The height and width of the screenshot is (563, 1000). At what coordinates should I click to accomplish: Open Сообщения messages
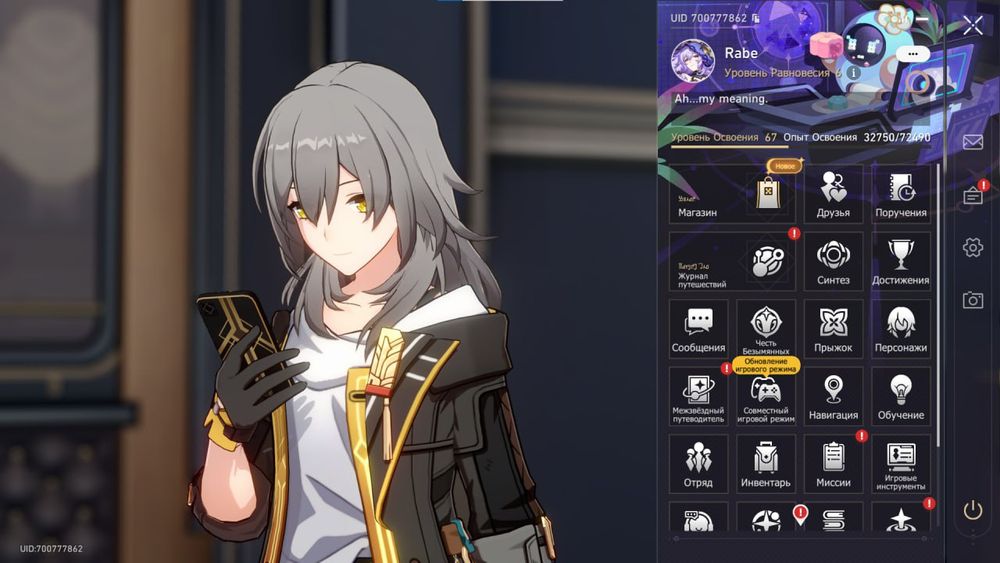(x=698, y=329)
